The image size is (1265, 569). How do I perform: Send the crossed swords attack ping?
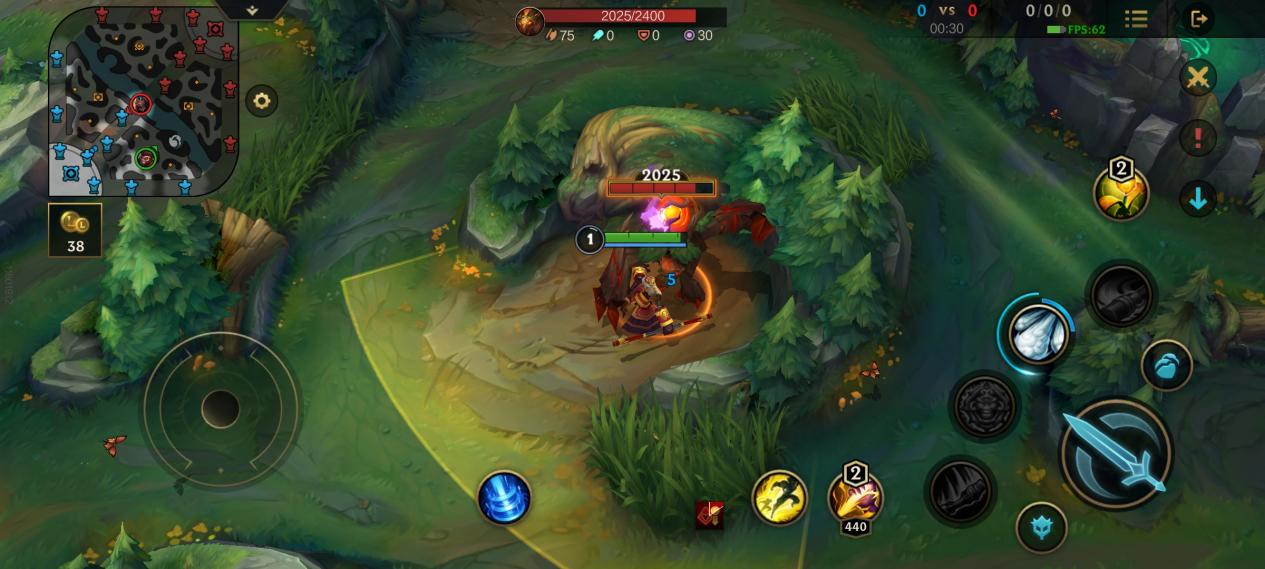click(x=1197, y=77)
